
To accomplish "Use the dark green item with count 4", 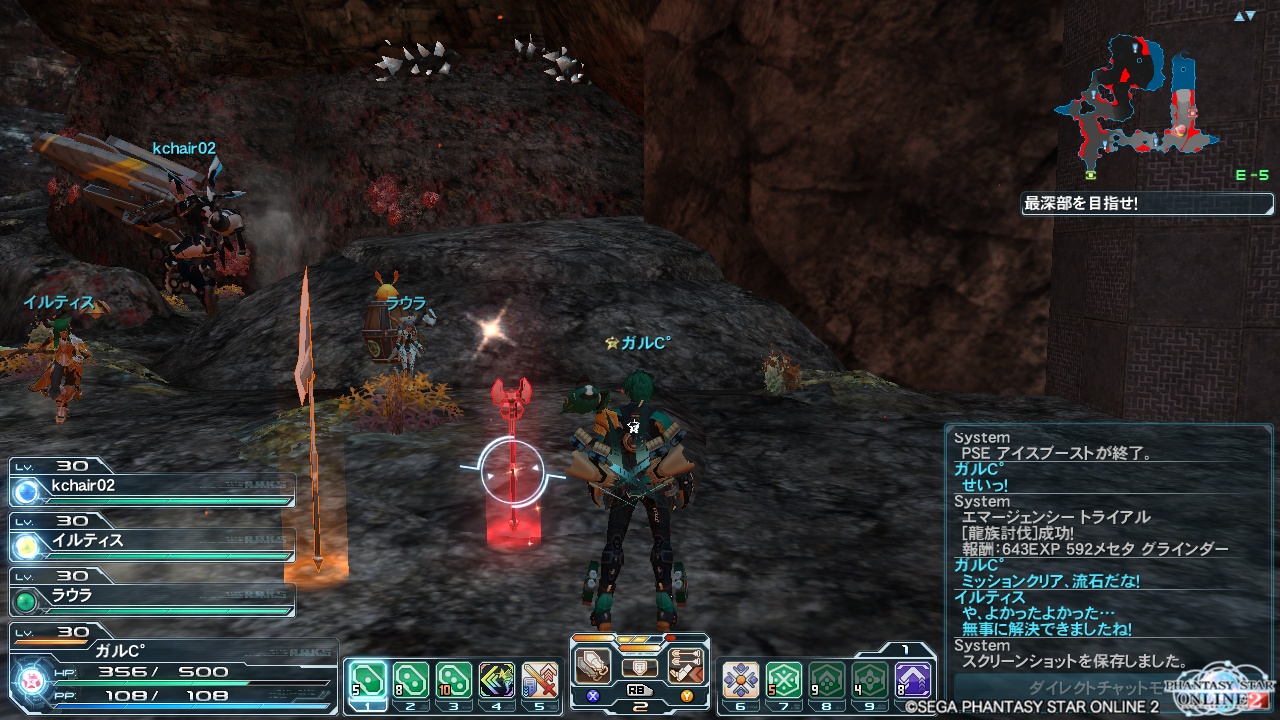I will point(870,680).
